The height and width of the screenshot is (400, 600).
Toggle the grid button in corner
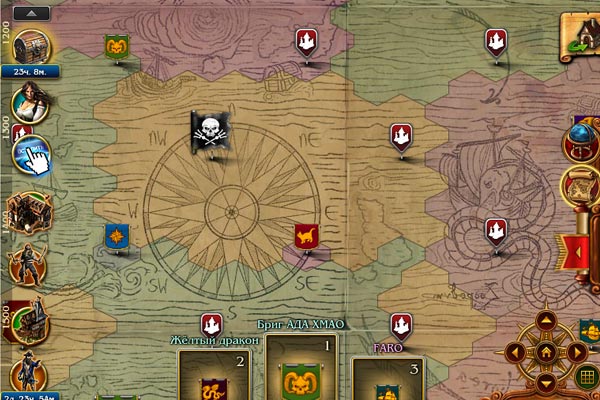[x=587, y=378]
